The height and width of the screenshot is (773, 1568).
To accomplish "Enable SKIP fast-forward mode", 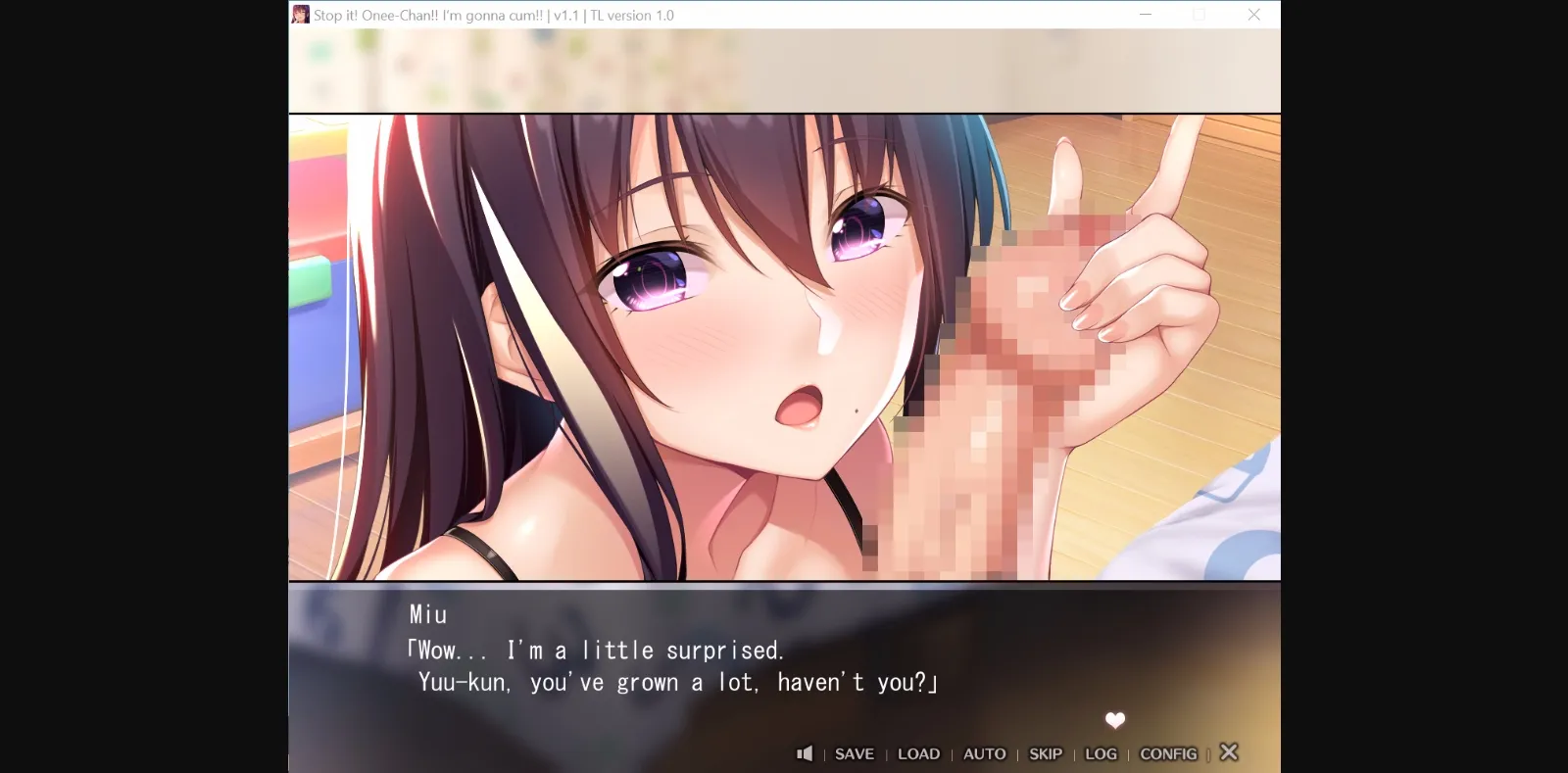I will pyautogui.click(x=1045, y=753).
